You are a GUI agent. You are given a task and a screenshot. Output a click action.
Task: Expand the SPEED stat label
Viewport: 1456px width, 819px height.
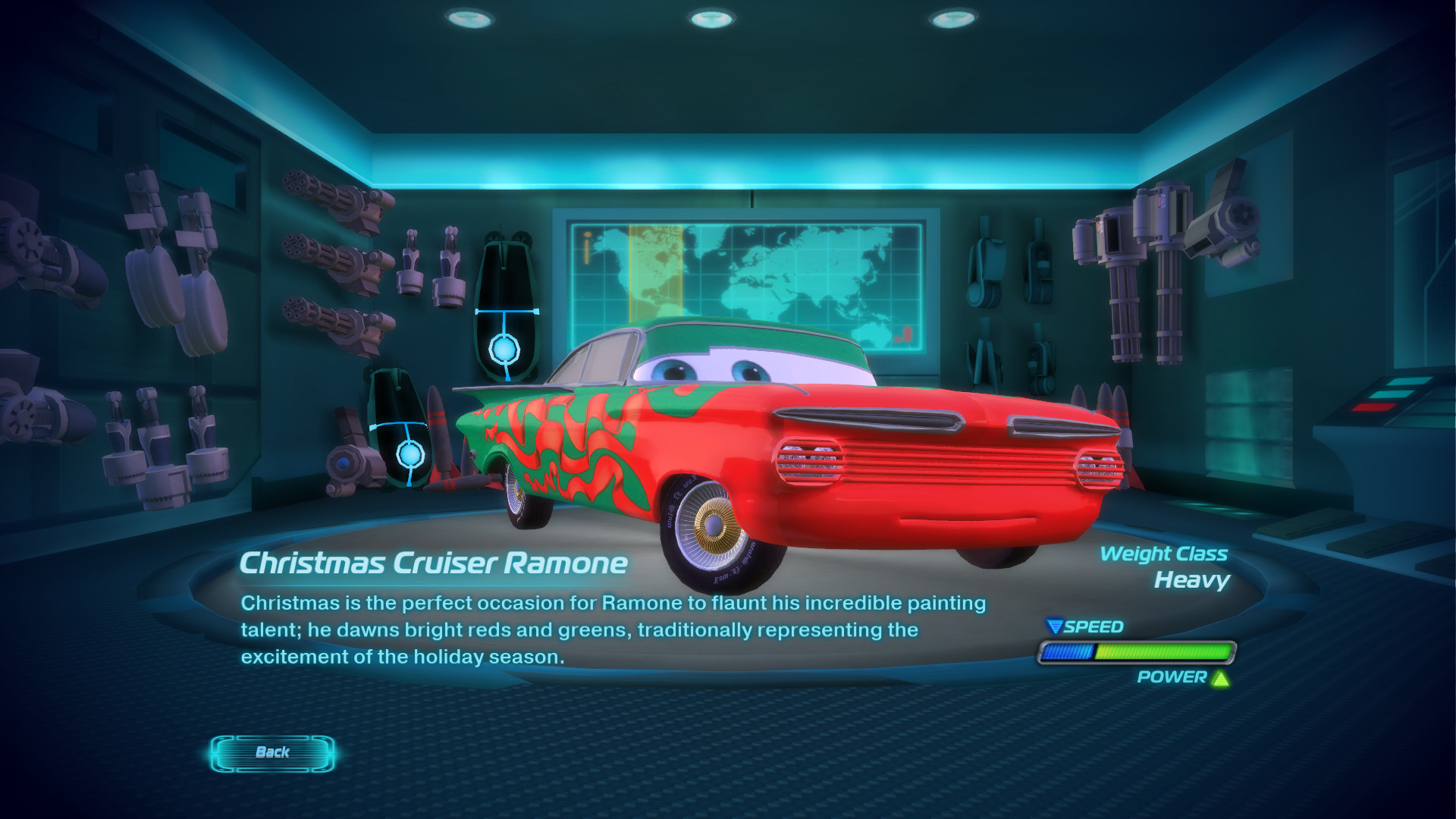(x=1092, y=627)
